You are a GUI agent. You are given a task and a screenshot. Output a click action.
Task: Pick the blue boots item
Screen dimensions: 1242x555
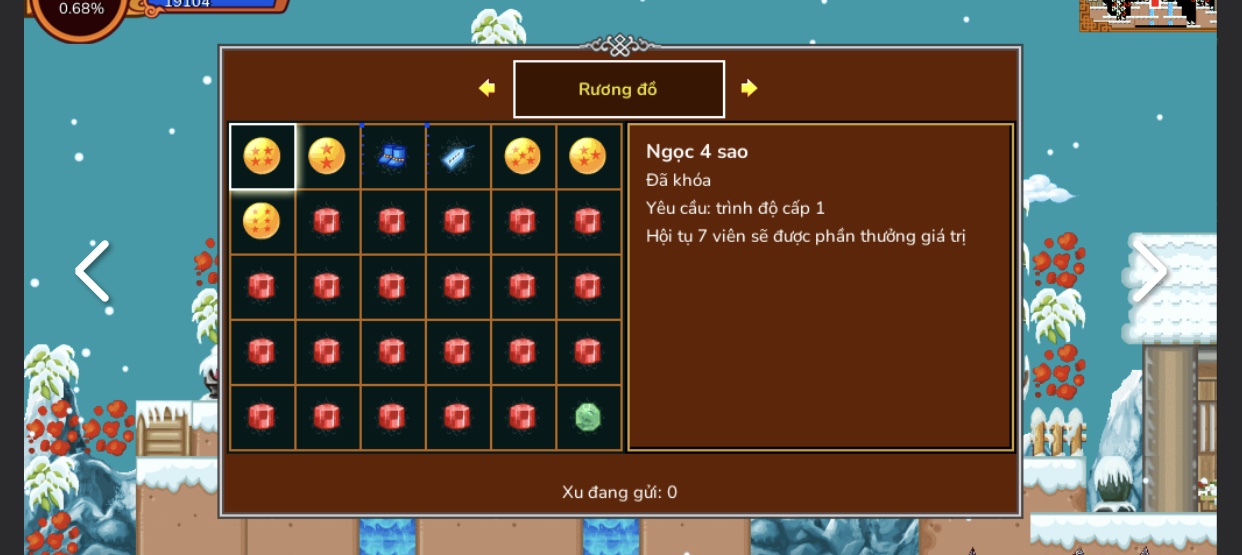[392, 157]
